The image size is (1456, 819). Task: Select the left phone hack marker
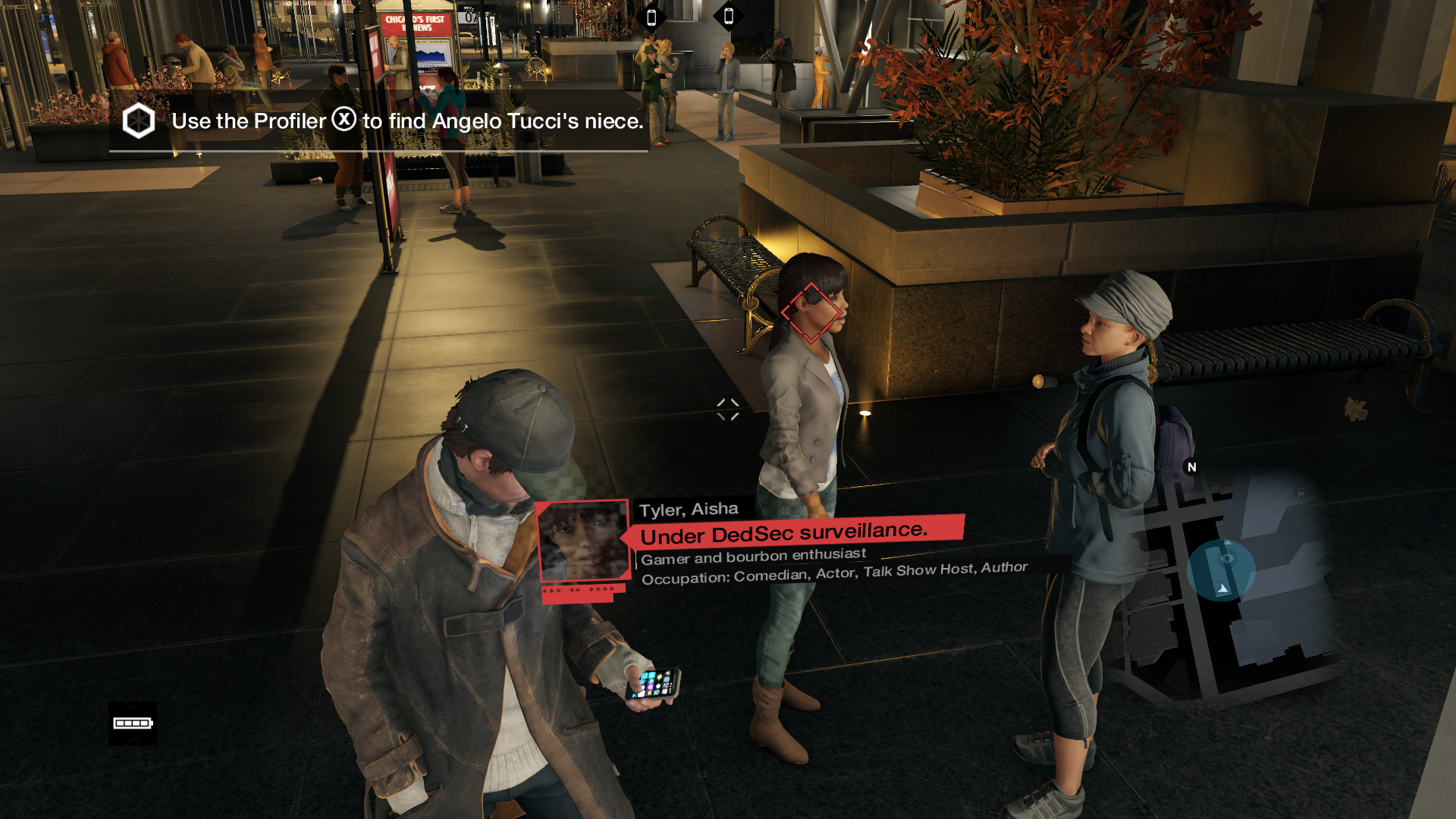[x=651, y=17]
